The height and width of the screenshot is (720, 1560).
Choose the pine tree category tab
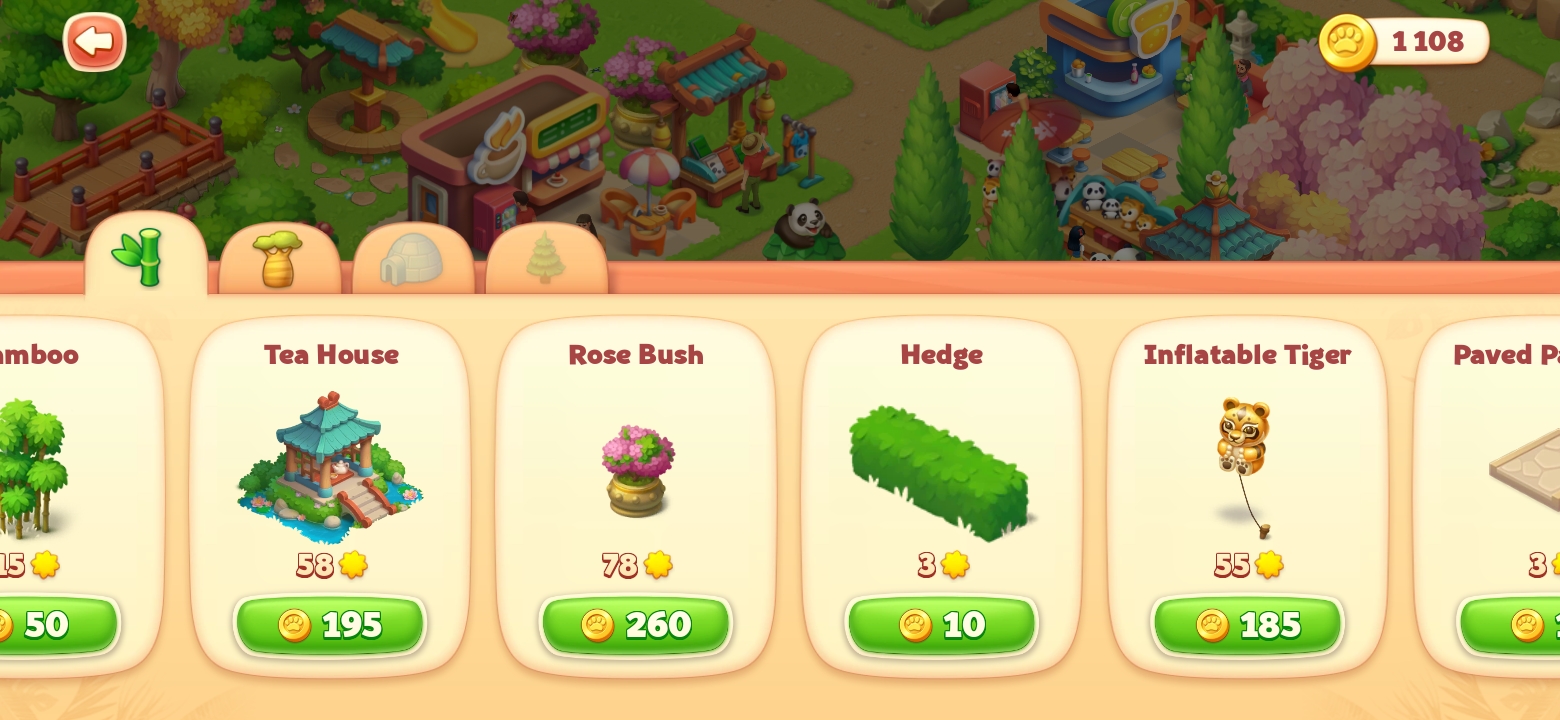pos(546,260)
